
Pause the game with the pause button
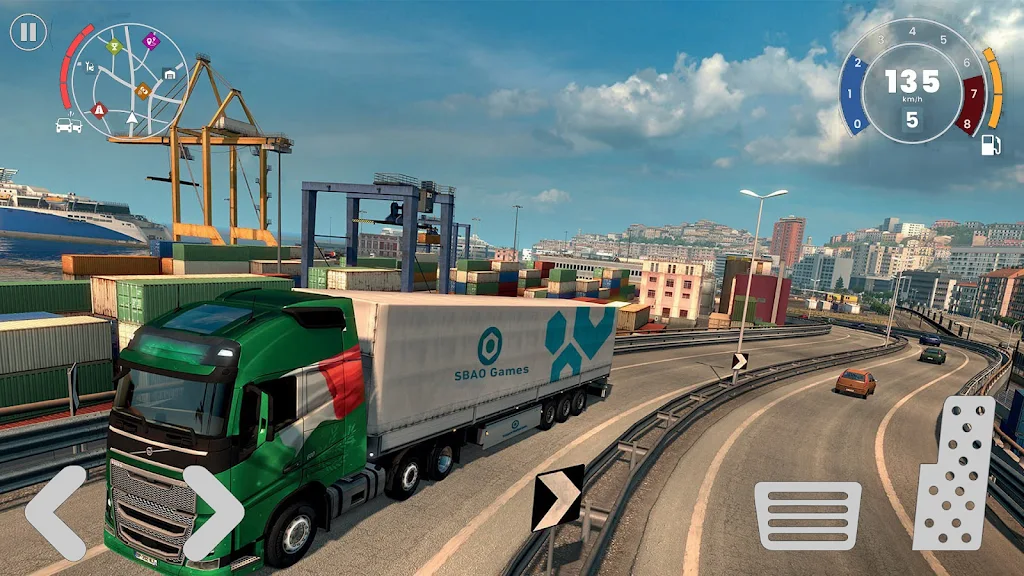click(28, 32)
